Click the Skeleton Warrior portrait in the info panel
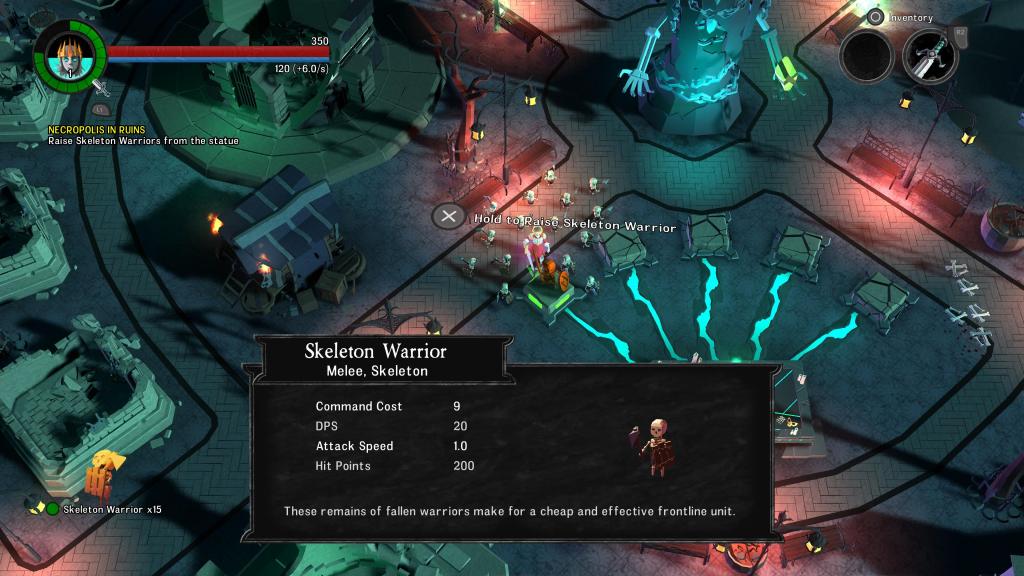 tap(655, 445)
